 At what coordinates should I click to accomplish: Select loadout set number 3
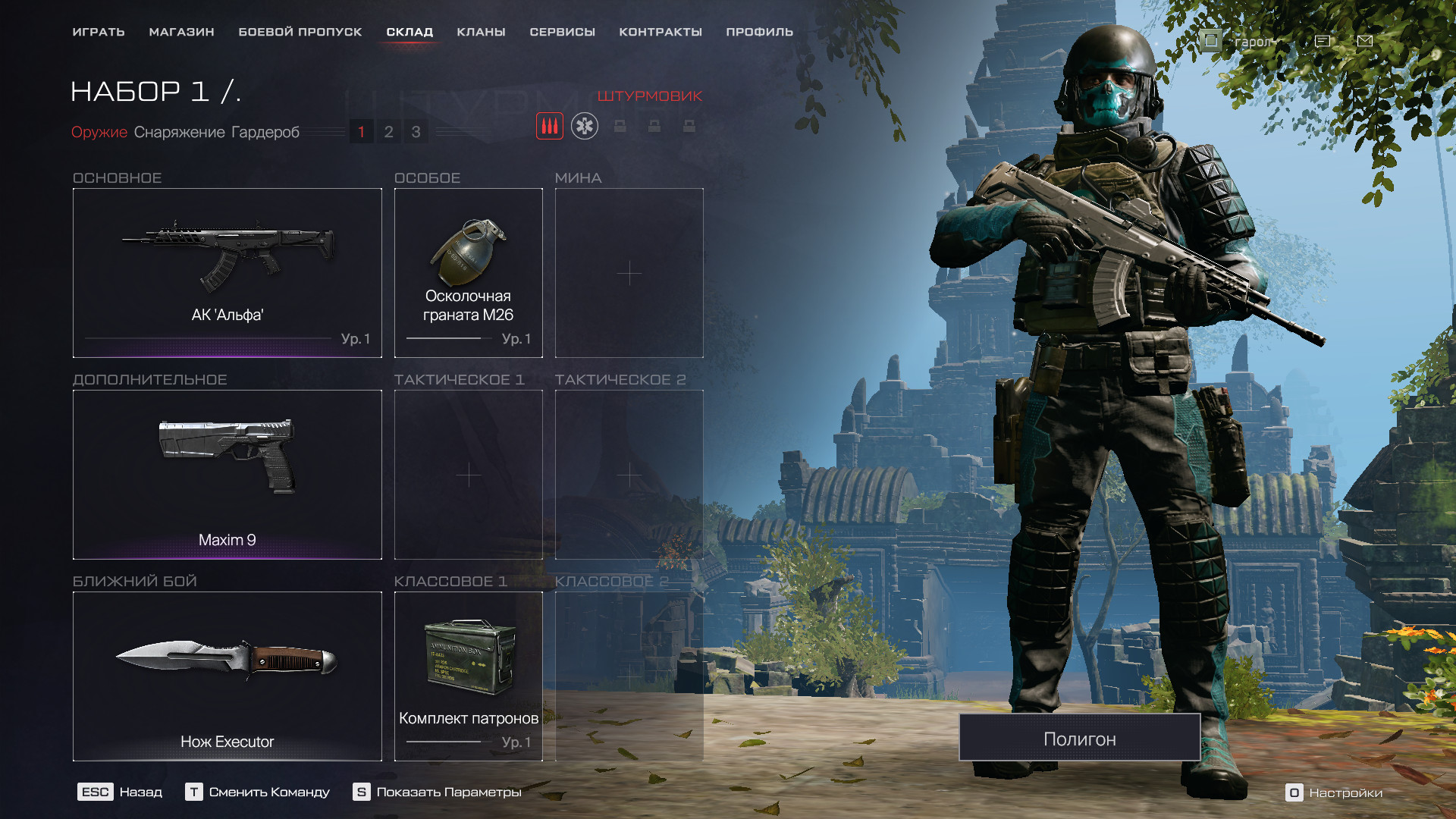pyautogui.click(x=416, y=132)
